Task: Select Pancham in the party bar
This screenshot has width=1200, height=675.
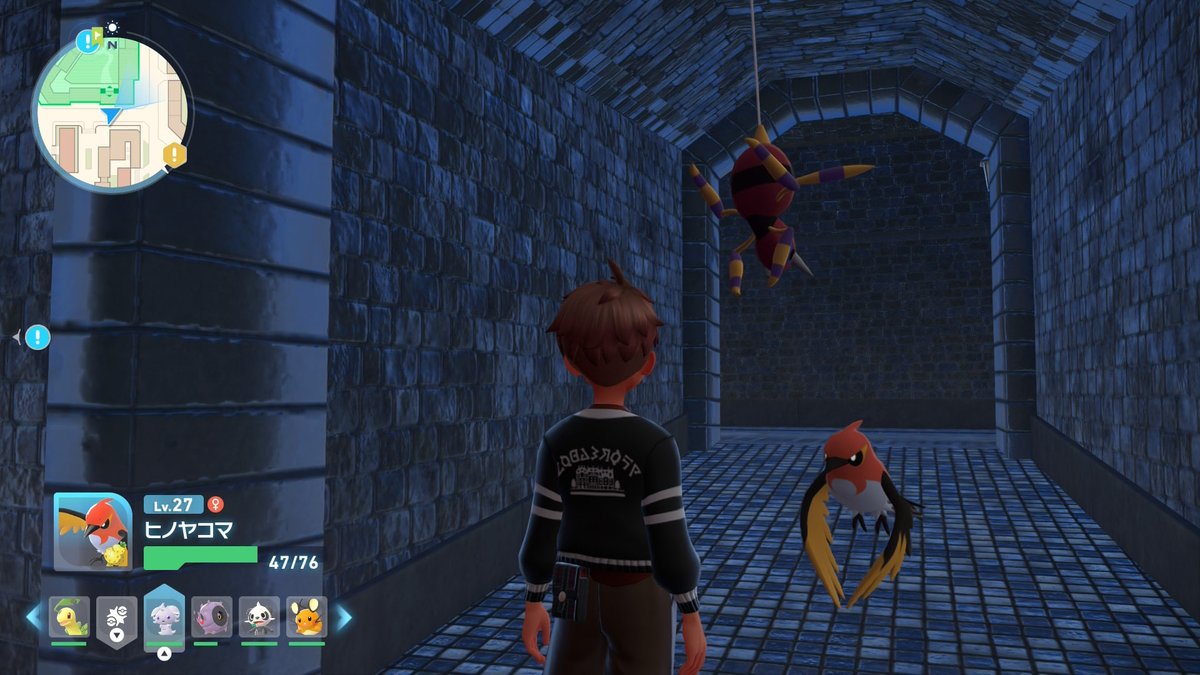Action: point(259,617)
